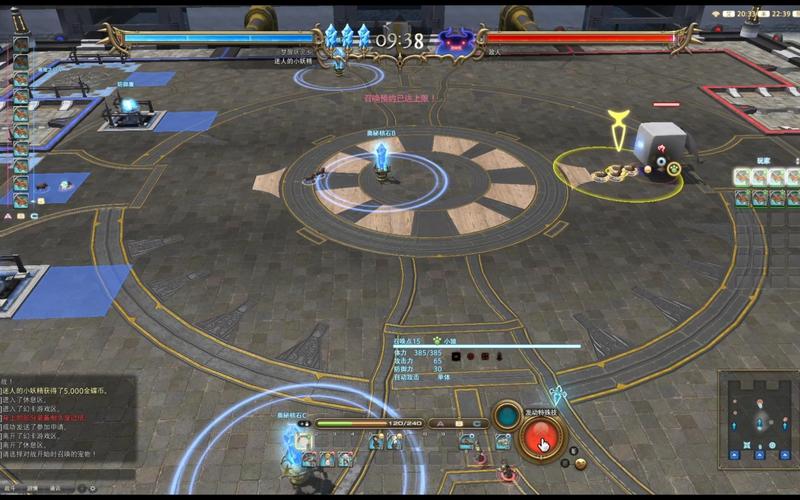This screenshot has height=500, width=800.
Task: Click the teal round skill button
Action: pos(508,415)
